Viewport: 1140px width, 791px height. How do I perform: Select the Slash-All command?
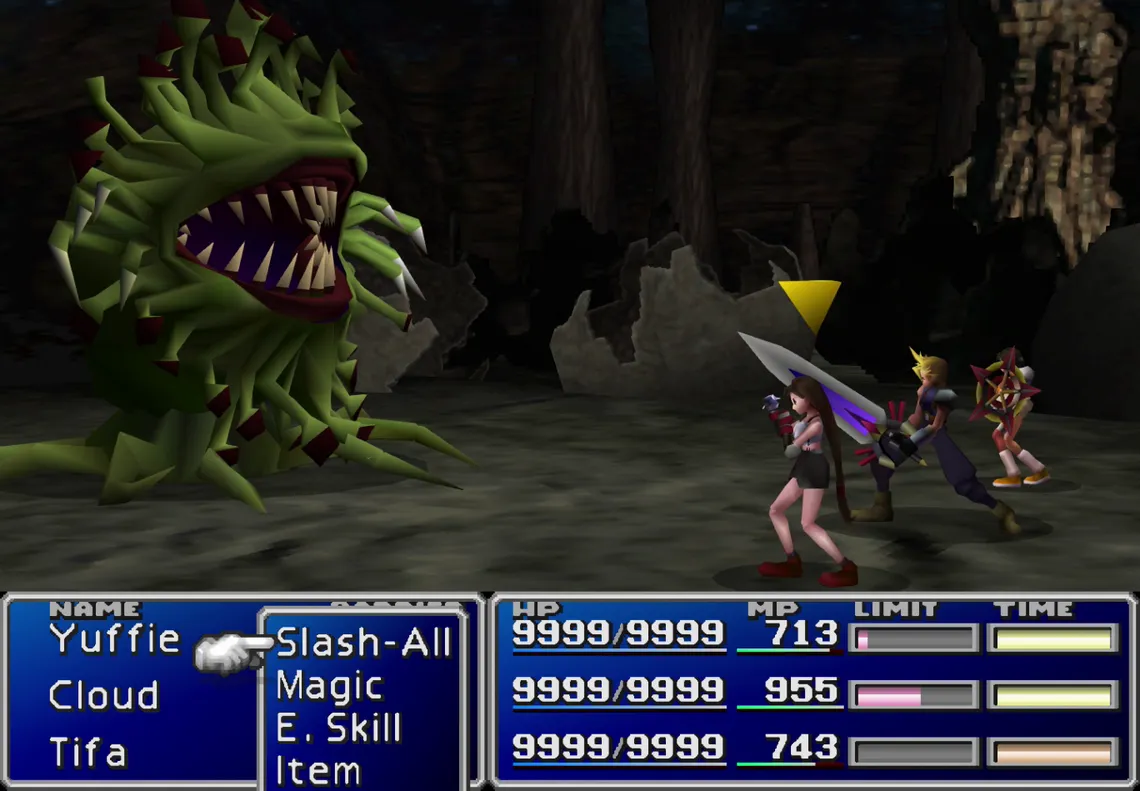364,643
